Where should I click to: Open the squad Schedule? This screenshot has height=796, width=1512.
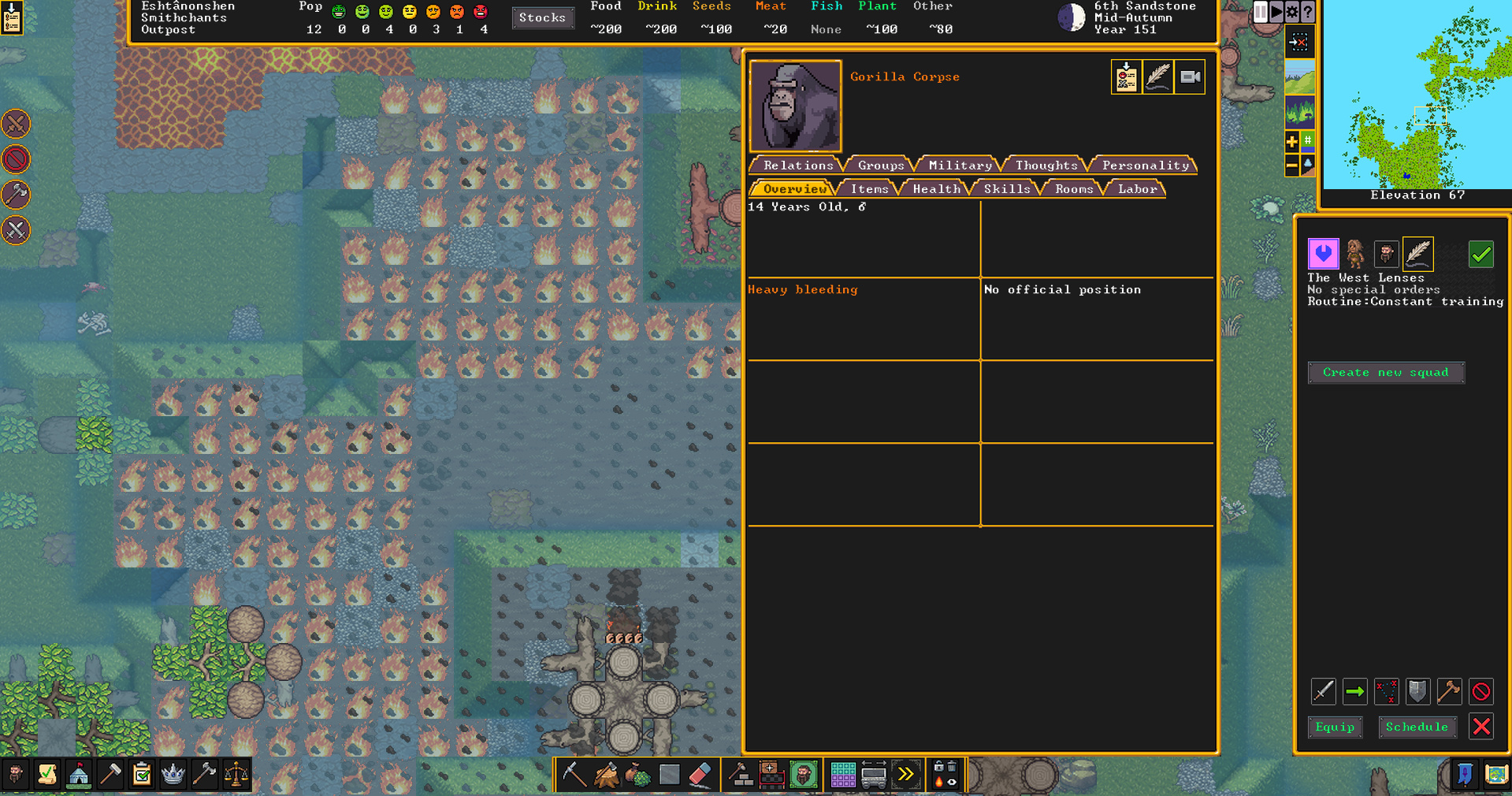(1416, 727)
